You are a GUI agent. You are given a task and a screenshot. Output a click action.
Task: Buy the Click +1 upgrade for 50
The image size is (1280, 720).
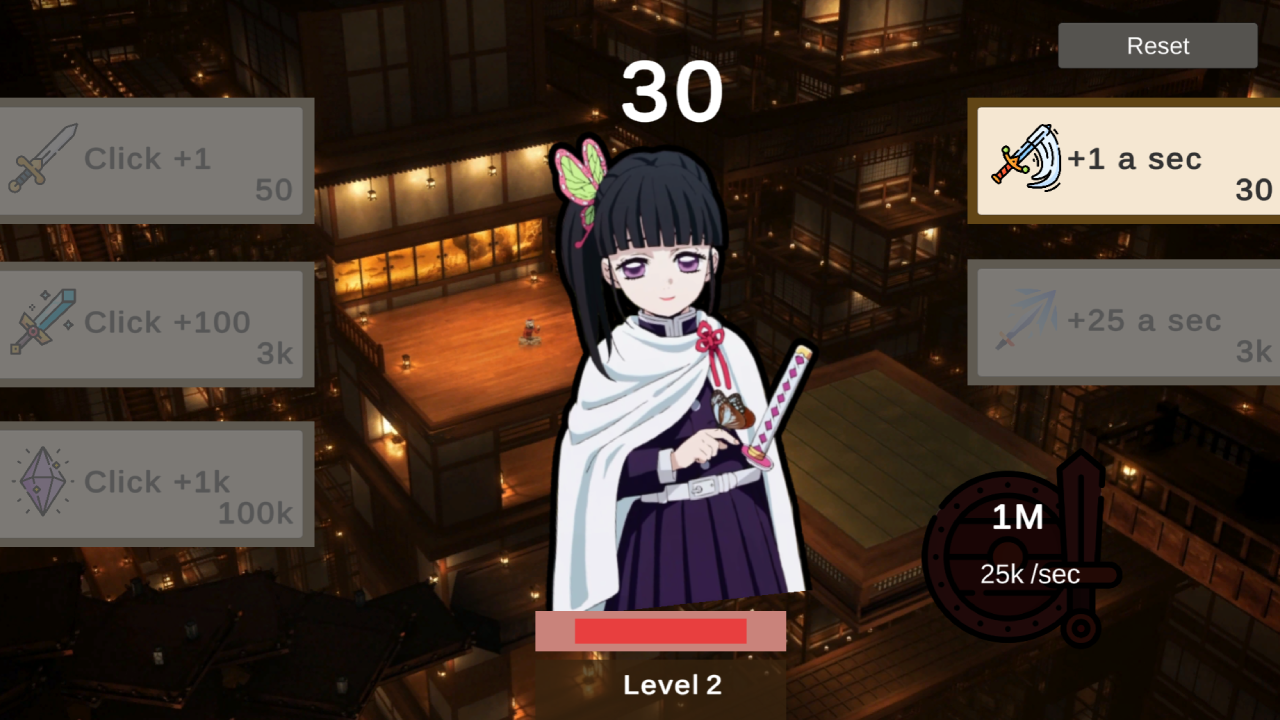(155, 160)
